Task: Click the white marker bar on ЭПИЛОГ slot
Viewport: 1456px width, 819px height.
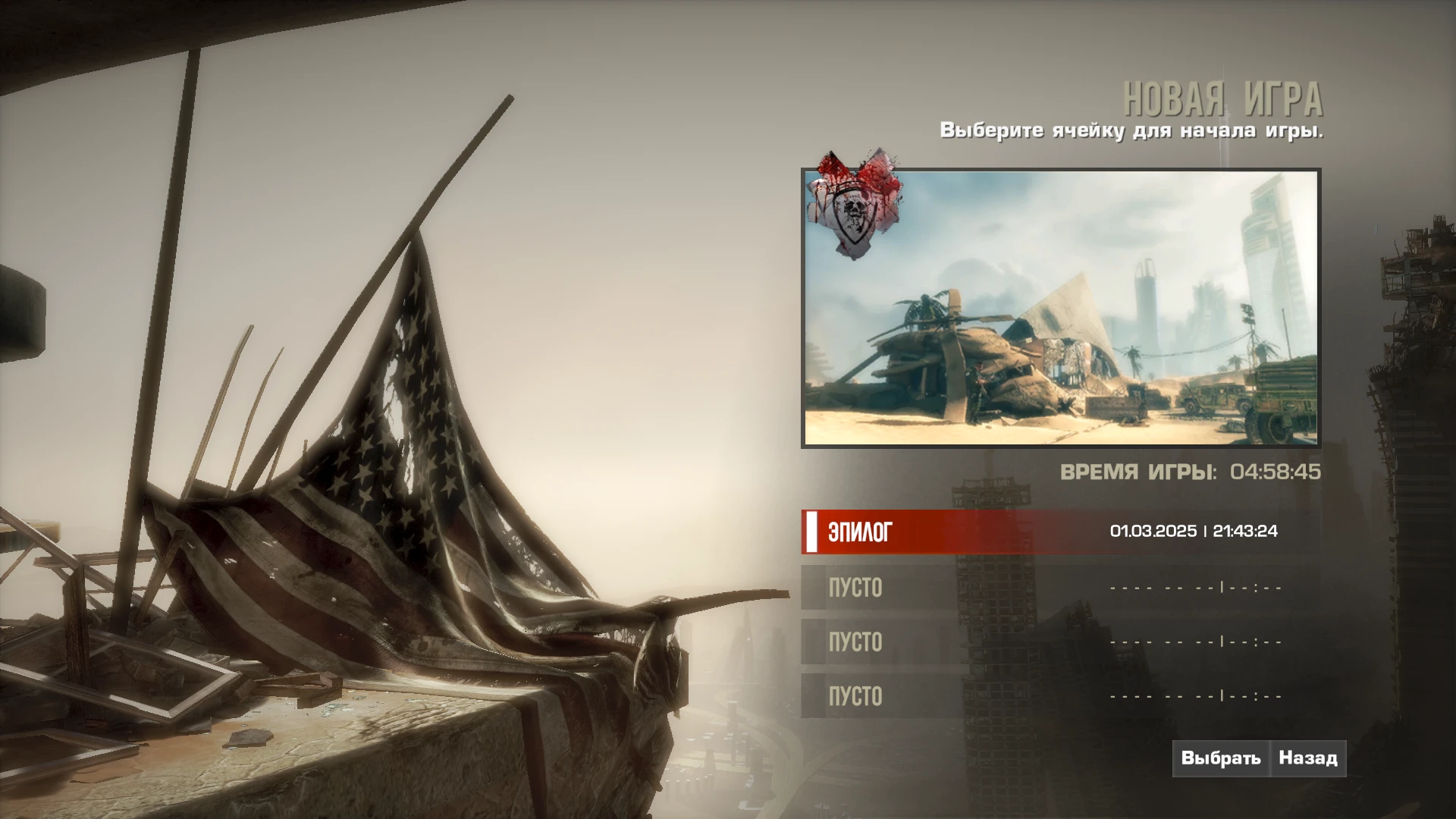Action: click(813, 531)
